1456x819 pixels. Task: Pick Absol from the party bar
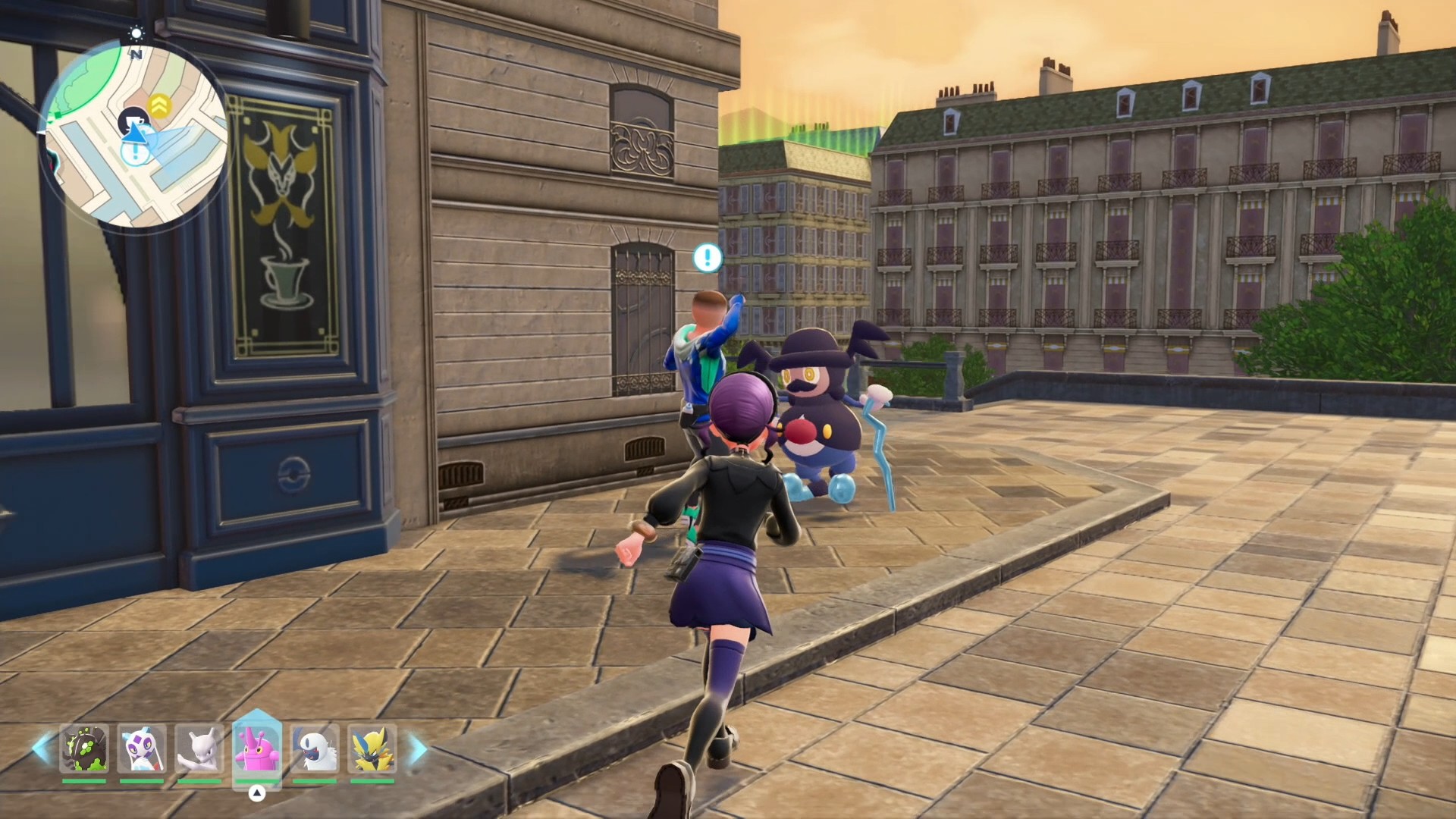pos(315,749)
